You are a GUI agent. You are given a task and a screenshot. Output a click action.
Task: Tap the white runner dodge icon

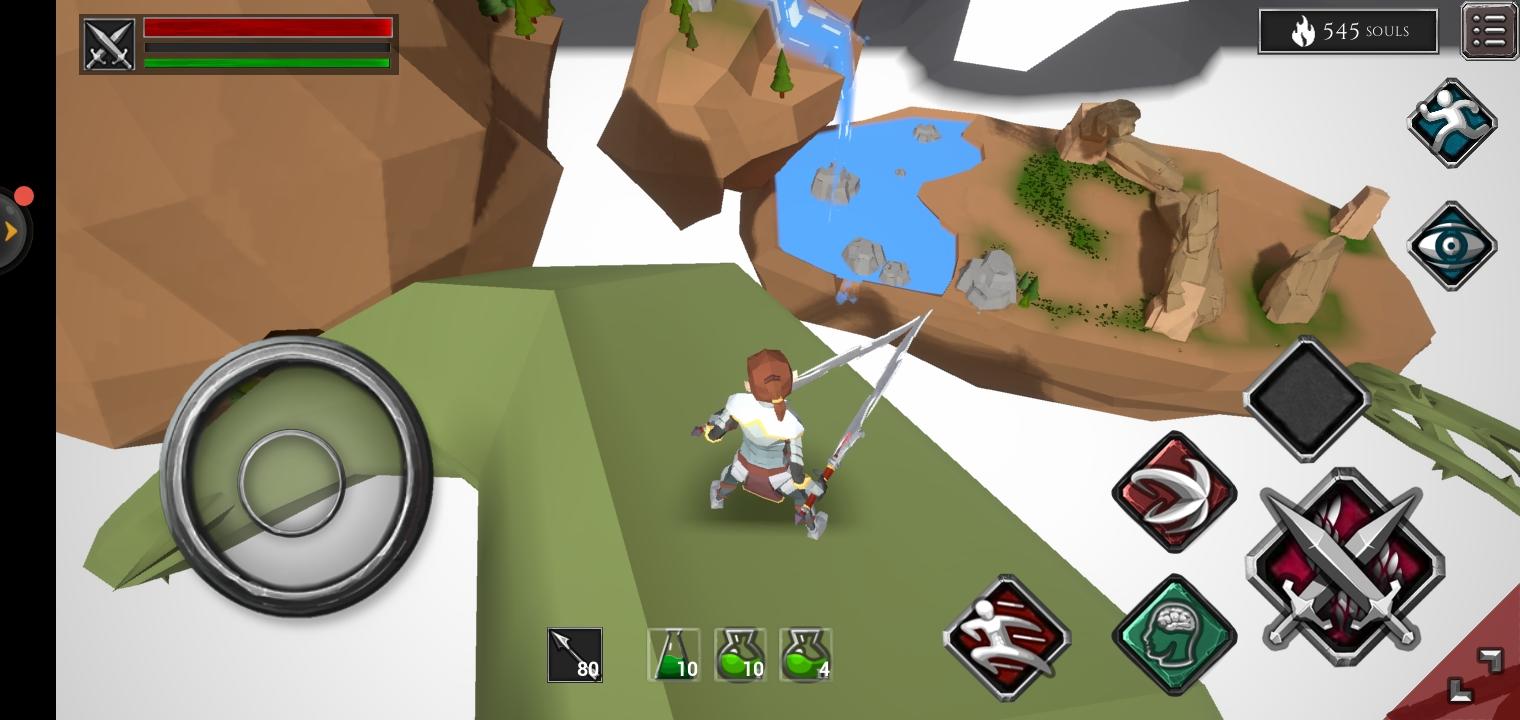click(x=1006, y=638)
